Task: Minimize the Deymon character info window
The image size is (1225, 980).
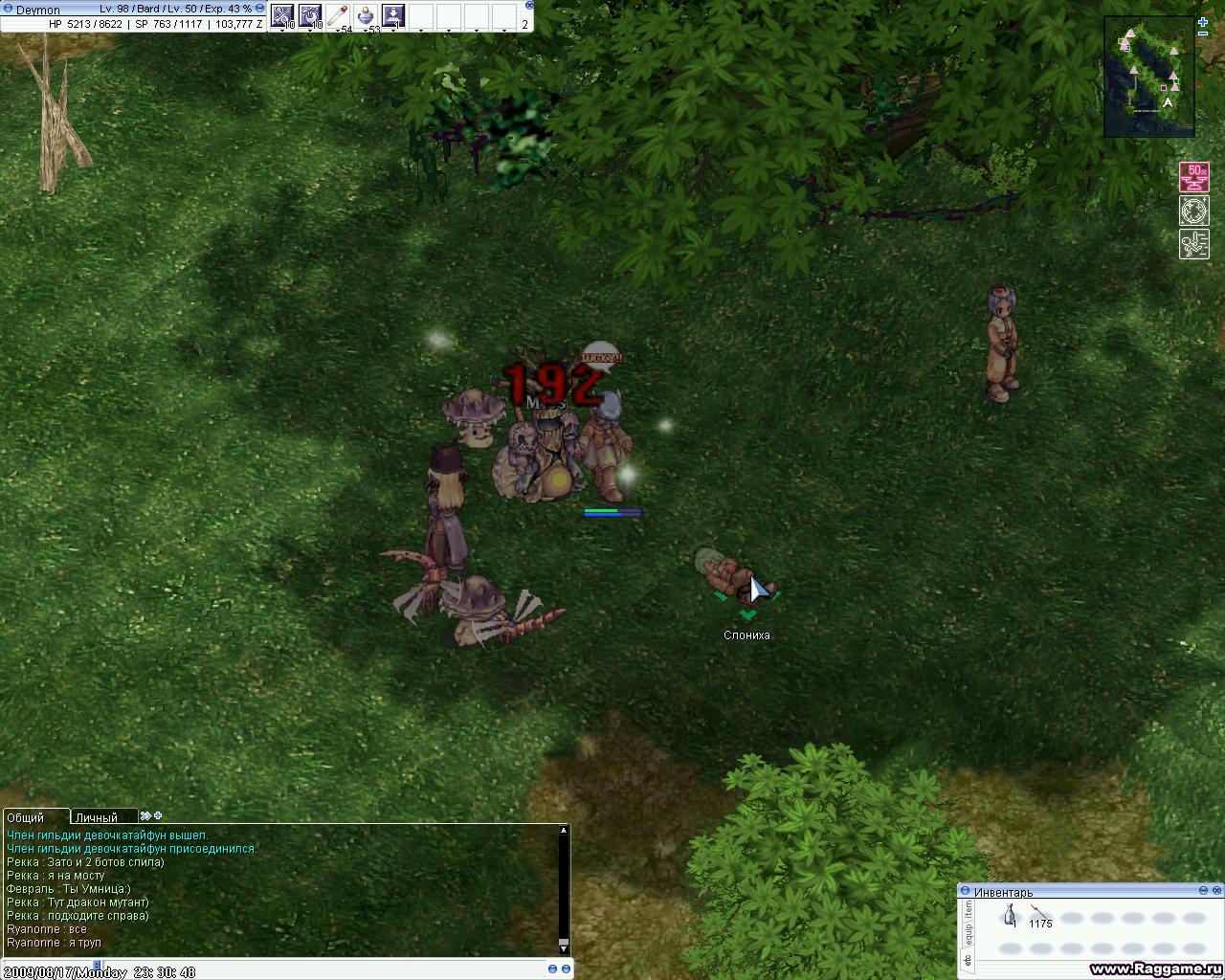Action: click(260, 9)
